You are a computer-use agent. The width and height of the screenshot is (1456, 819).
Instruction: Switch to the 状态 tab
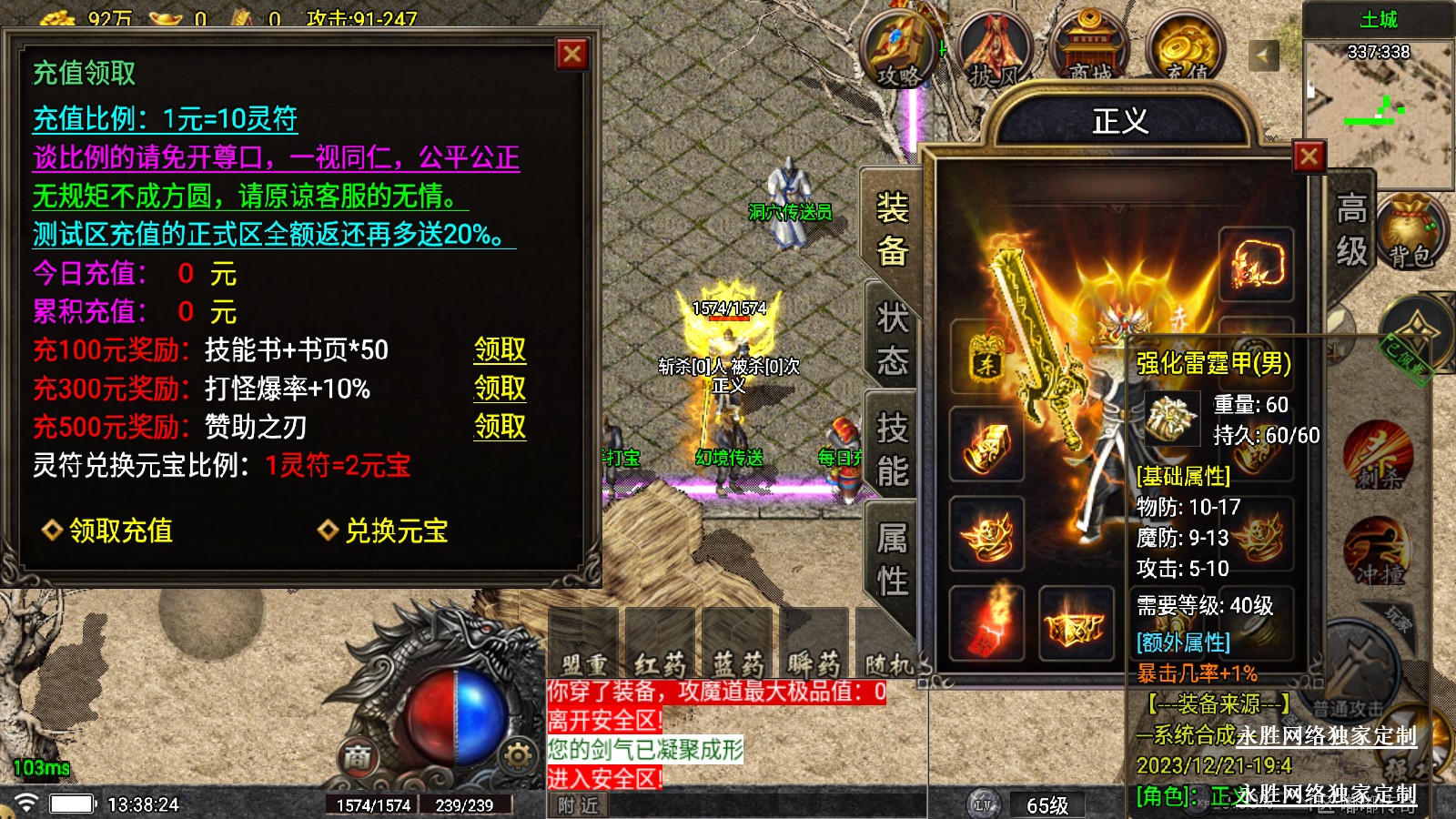click(x=892, y=339)
